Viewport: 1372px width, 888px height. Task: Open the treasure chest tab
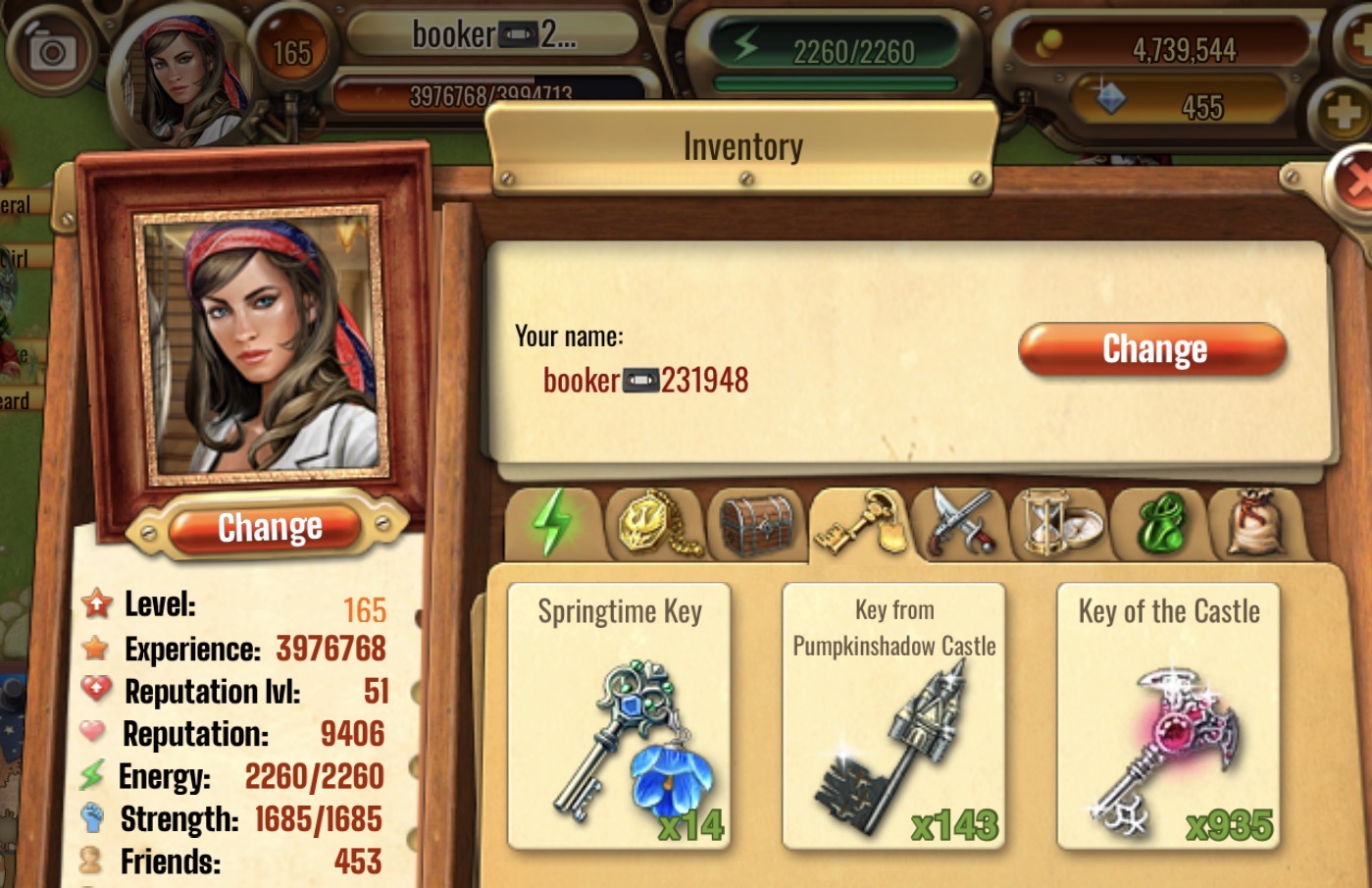756,523
